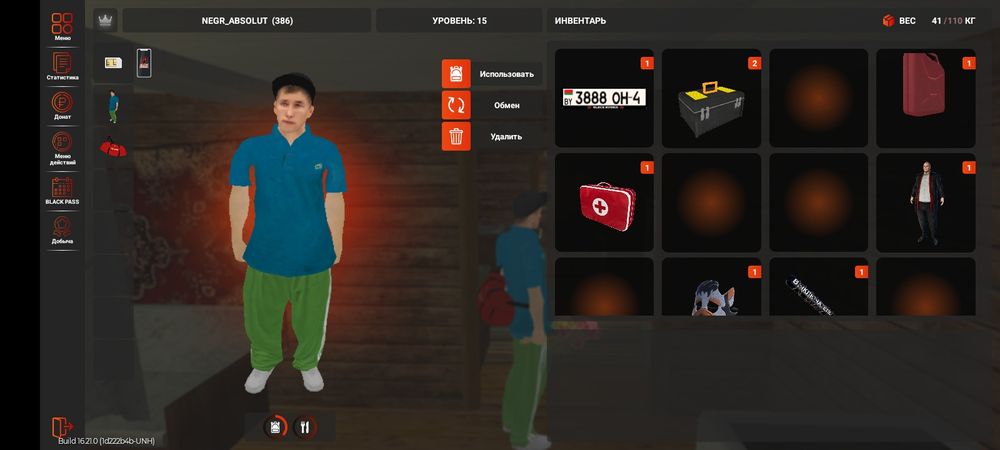Open the BLACK PASS section
1000x450 pixels.
click(x=62, y=190)
